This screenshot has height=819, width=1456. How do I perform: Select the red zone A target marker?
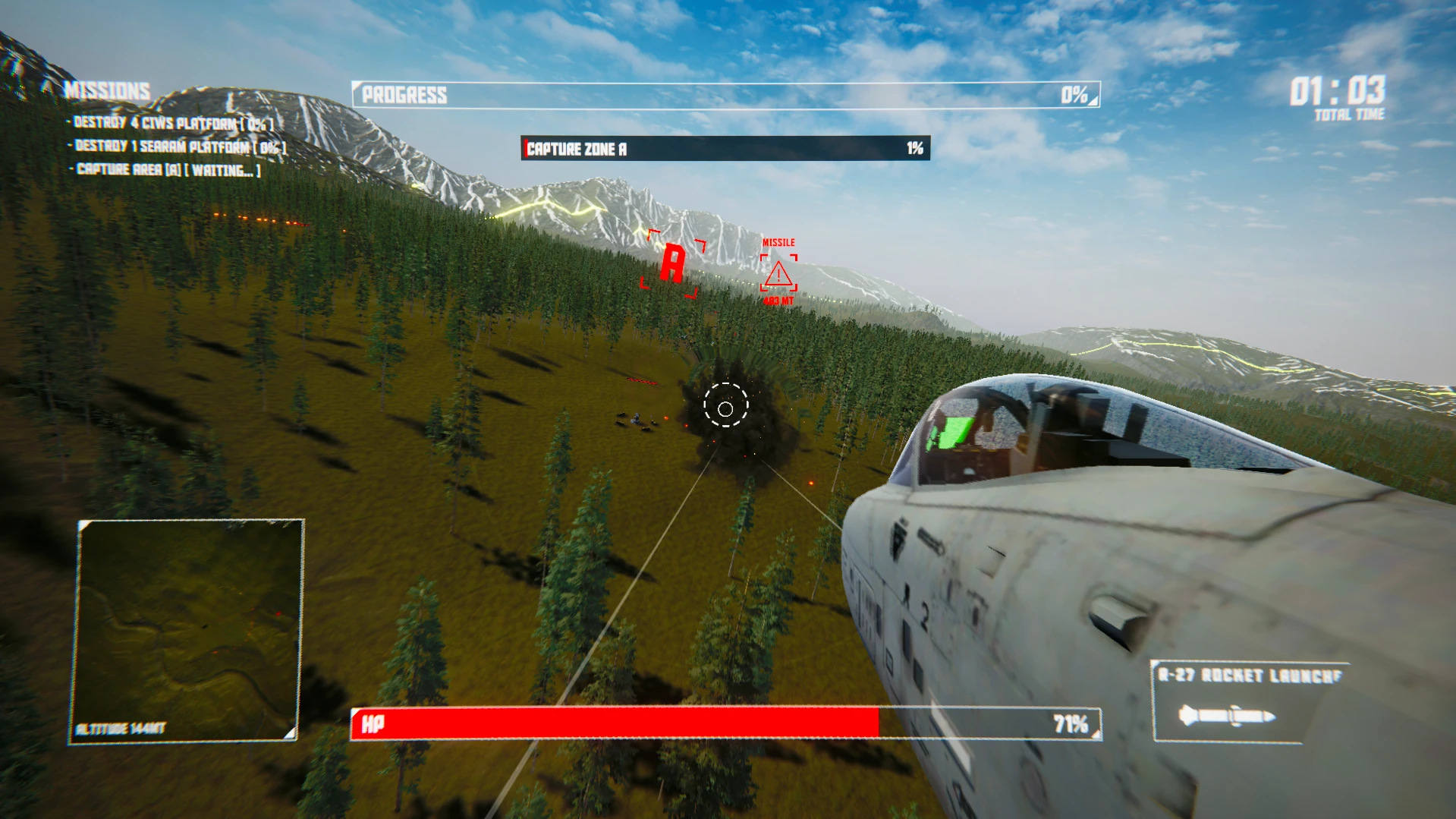tap(672, 263)
